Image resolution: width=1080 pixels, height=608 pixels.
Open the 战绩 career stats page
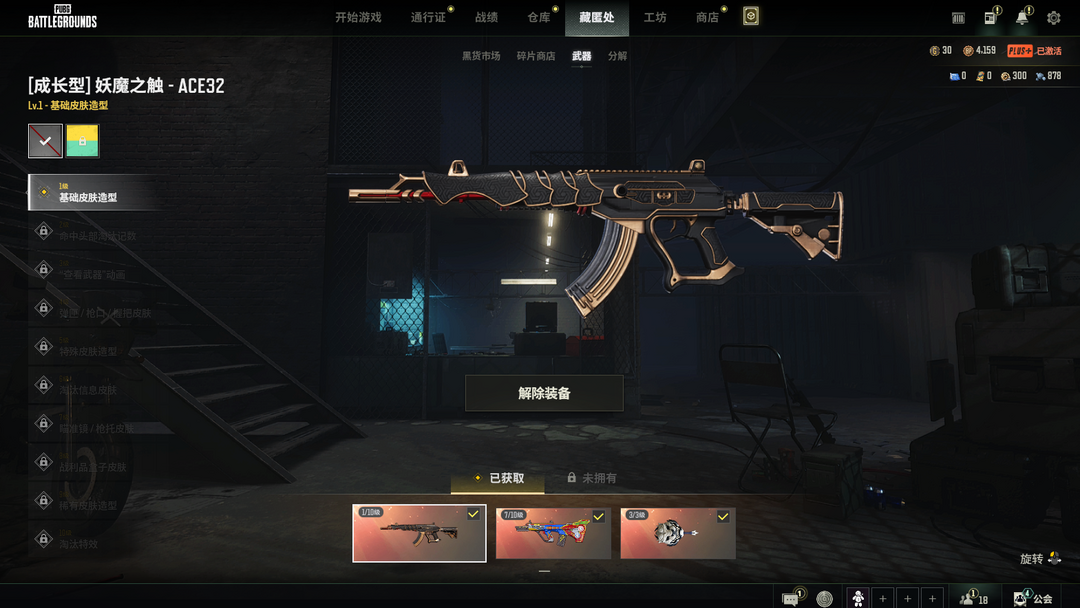click(486, 18)
